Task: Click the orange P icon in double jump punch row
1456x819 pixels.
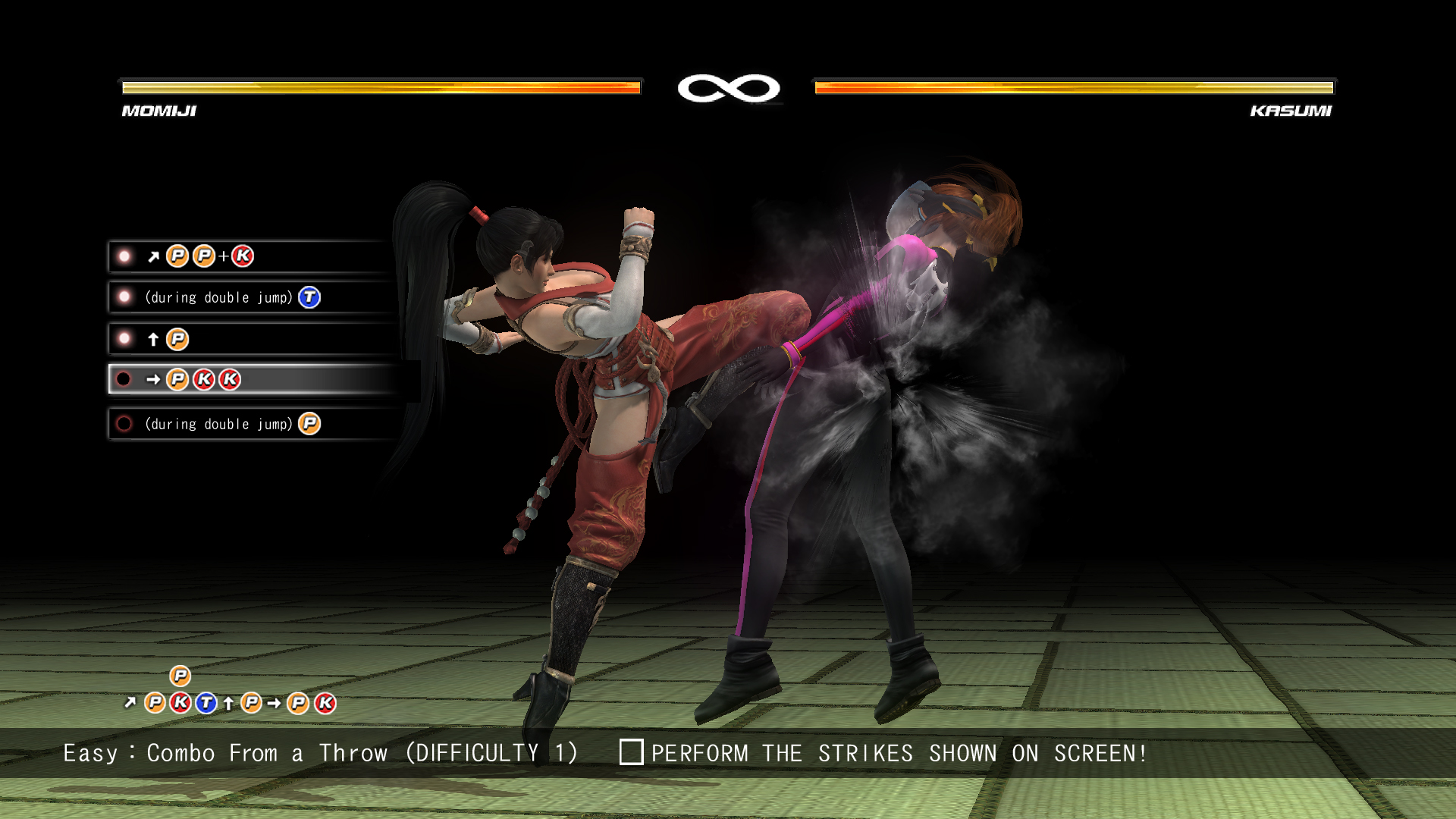Action: [x=309, y=422]
